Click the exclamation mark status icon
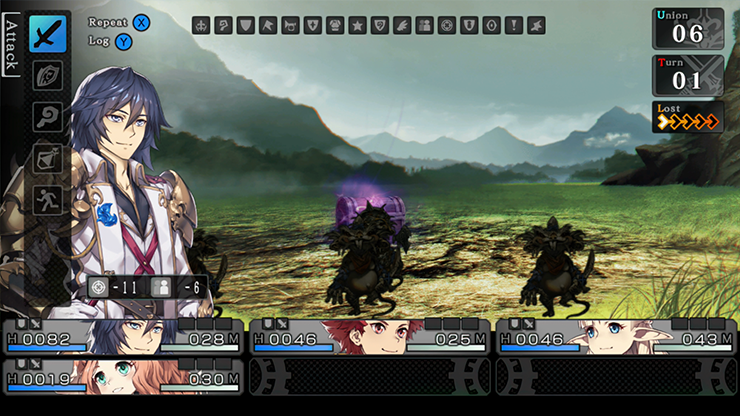 pos(514,26)
